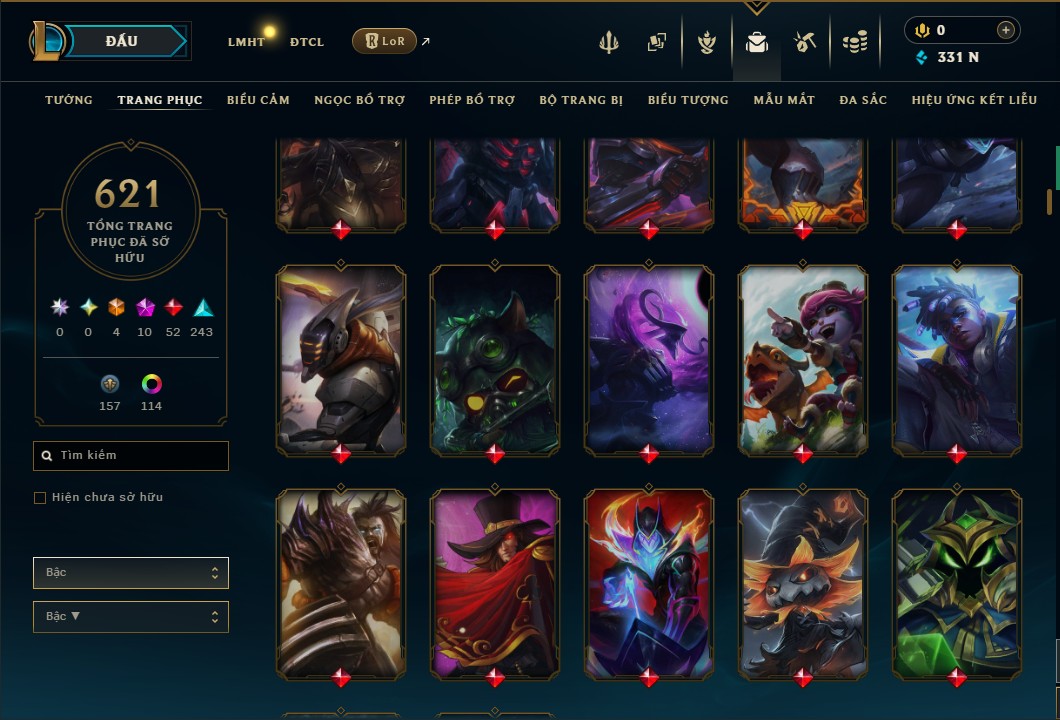The image size is (1060, 720).
Task: Switch to the MẪU MẮT wards tab
Action: point(784,100)
